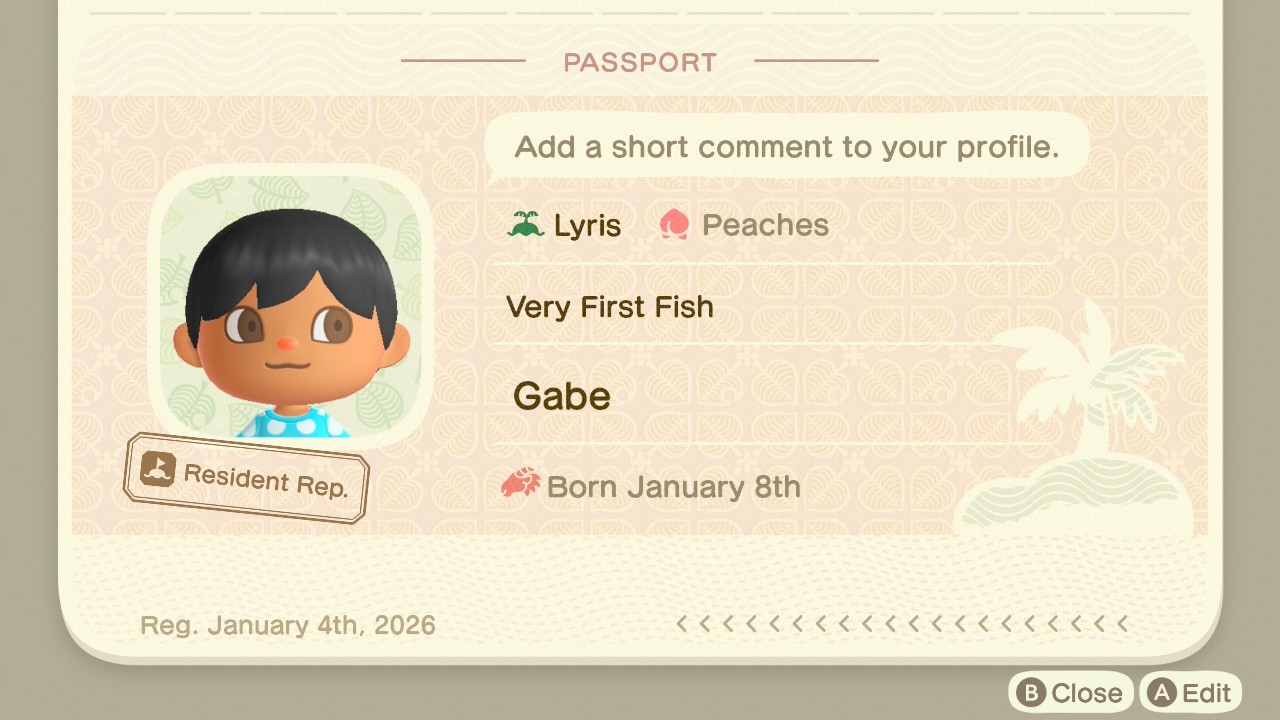Click Gabe's passport photo
The image size is (1280, 720).
(291, 307)
